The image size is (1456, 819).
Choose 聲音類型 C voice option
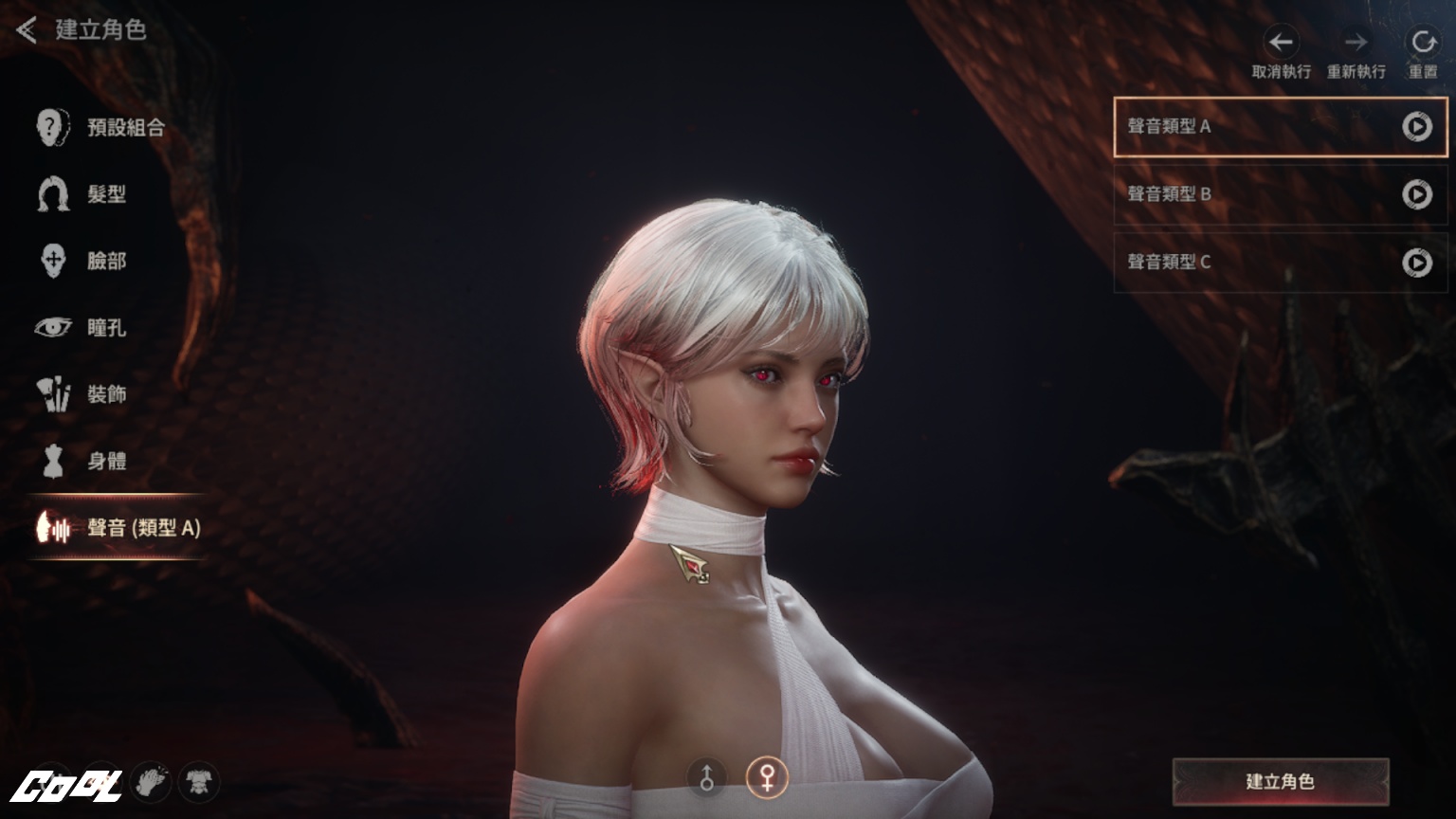(1232, 262)
